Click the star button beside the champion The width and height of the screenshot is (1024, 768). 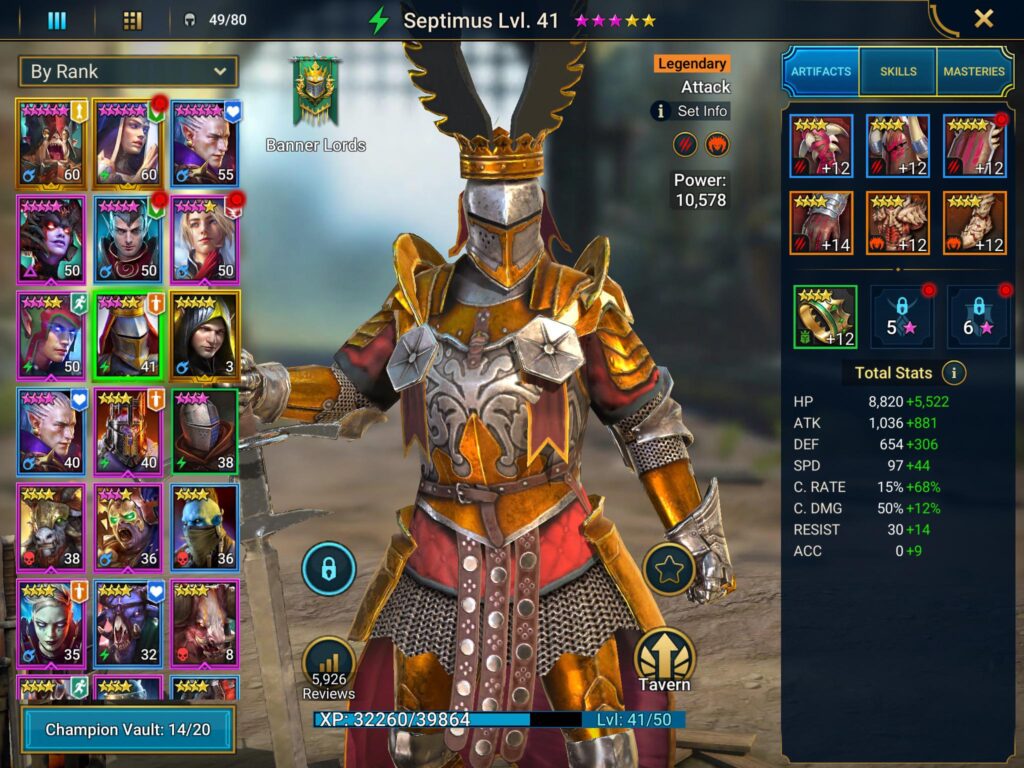click(x=667, y=569)
